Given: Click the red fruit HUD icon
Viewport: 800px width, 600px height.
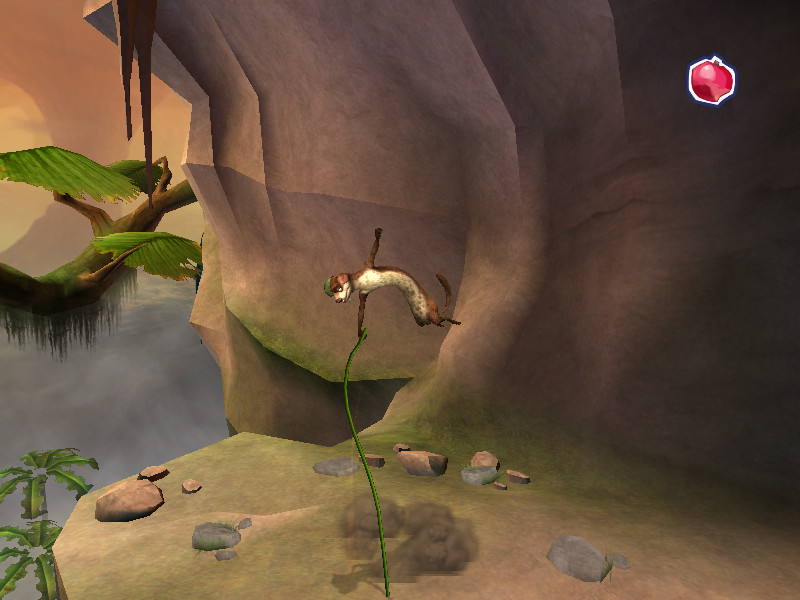Looking at the screenshot, I should [711, 81].
